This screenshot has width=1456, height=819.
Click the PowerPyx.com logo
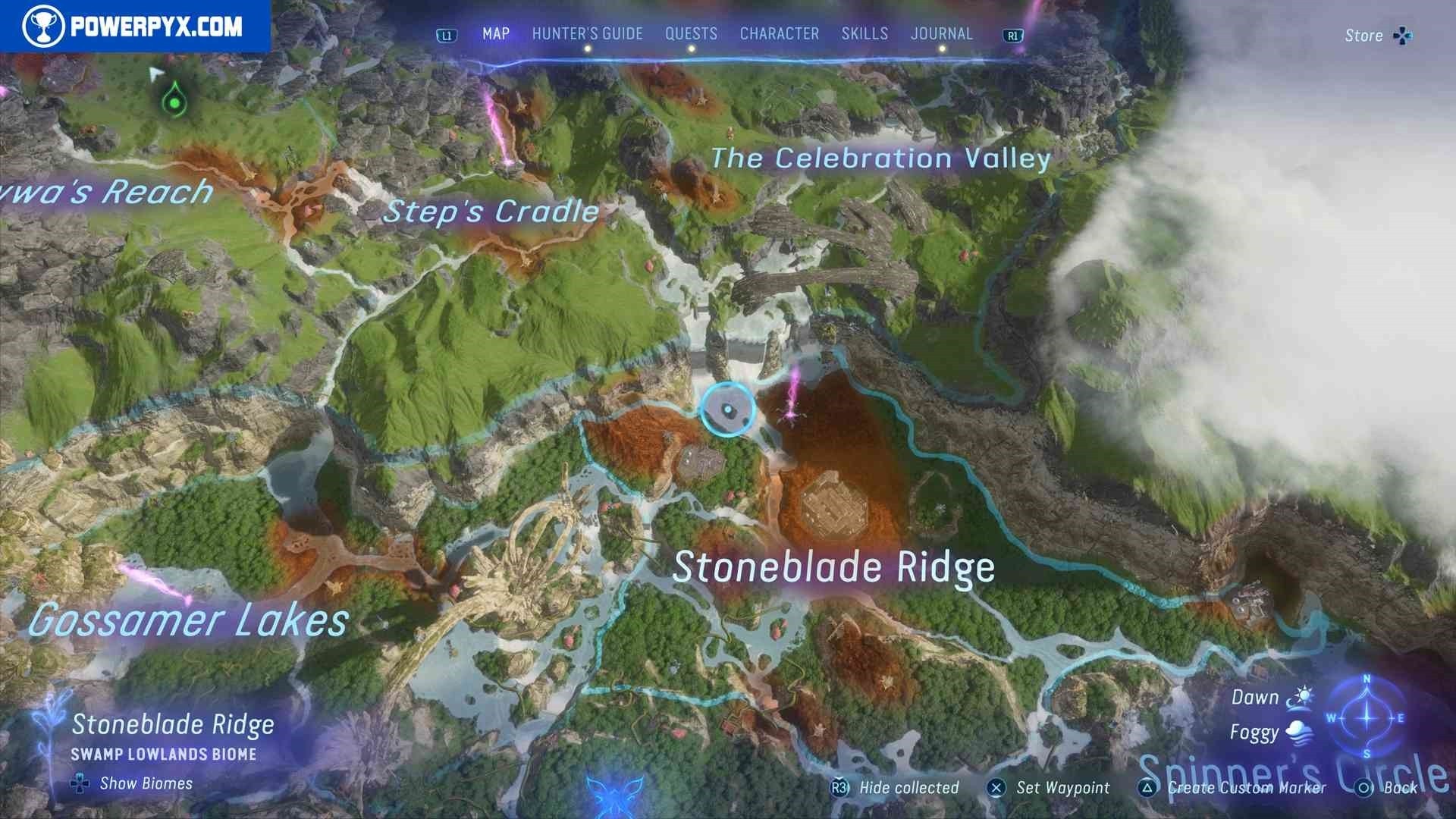point(134,27)
